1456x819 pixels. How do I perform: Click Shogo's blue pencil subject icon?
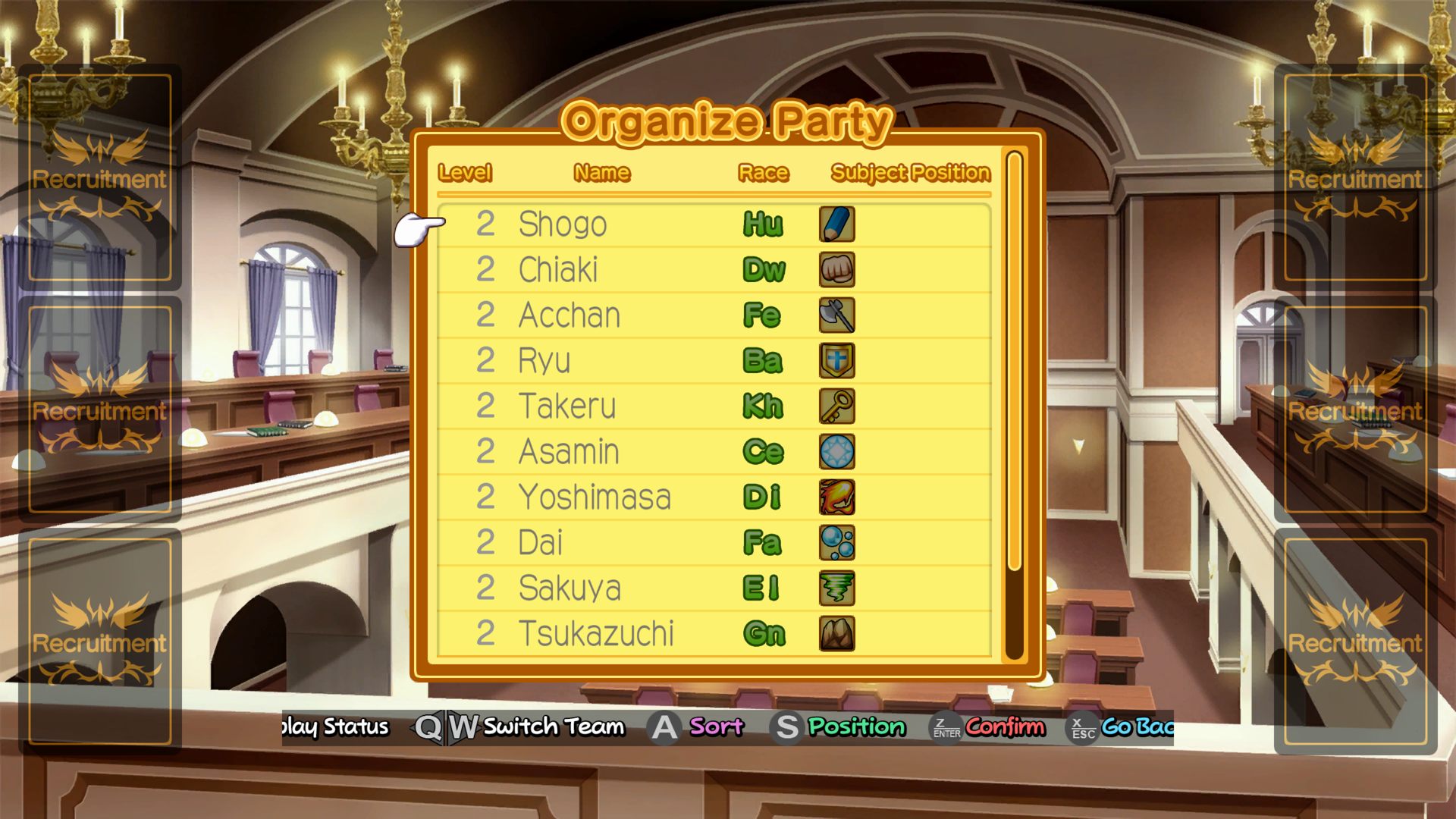(x=837, y=224)
